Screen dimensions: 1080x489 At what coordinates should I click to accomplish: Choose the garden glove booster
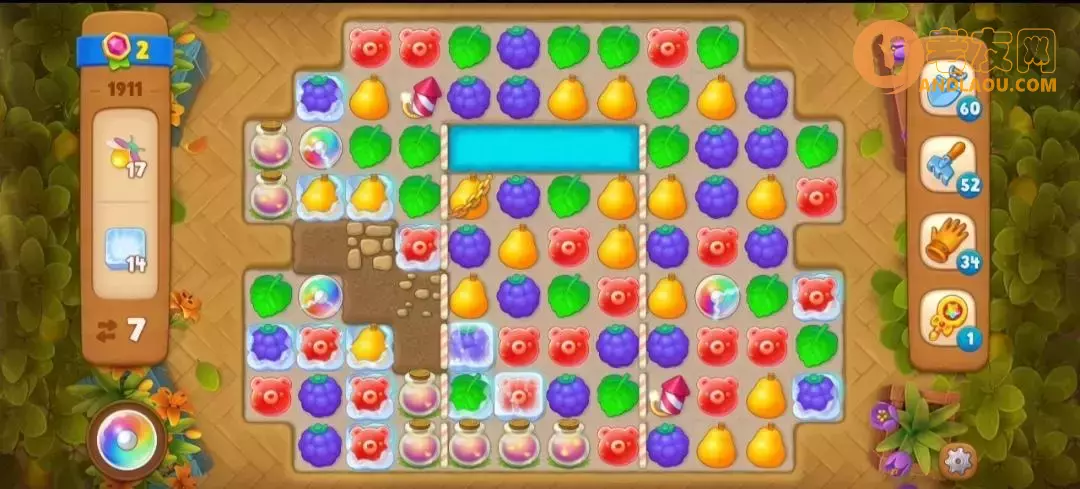click(x=947, y=242)
